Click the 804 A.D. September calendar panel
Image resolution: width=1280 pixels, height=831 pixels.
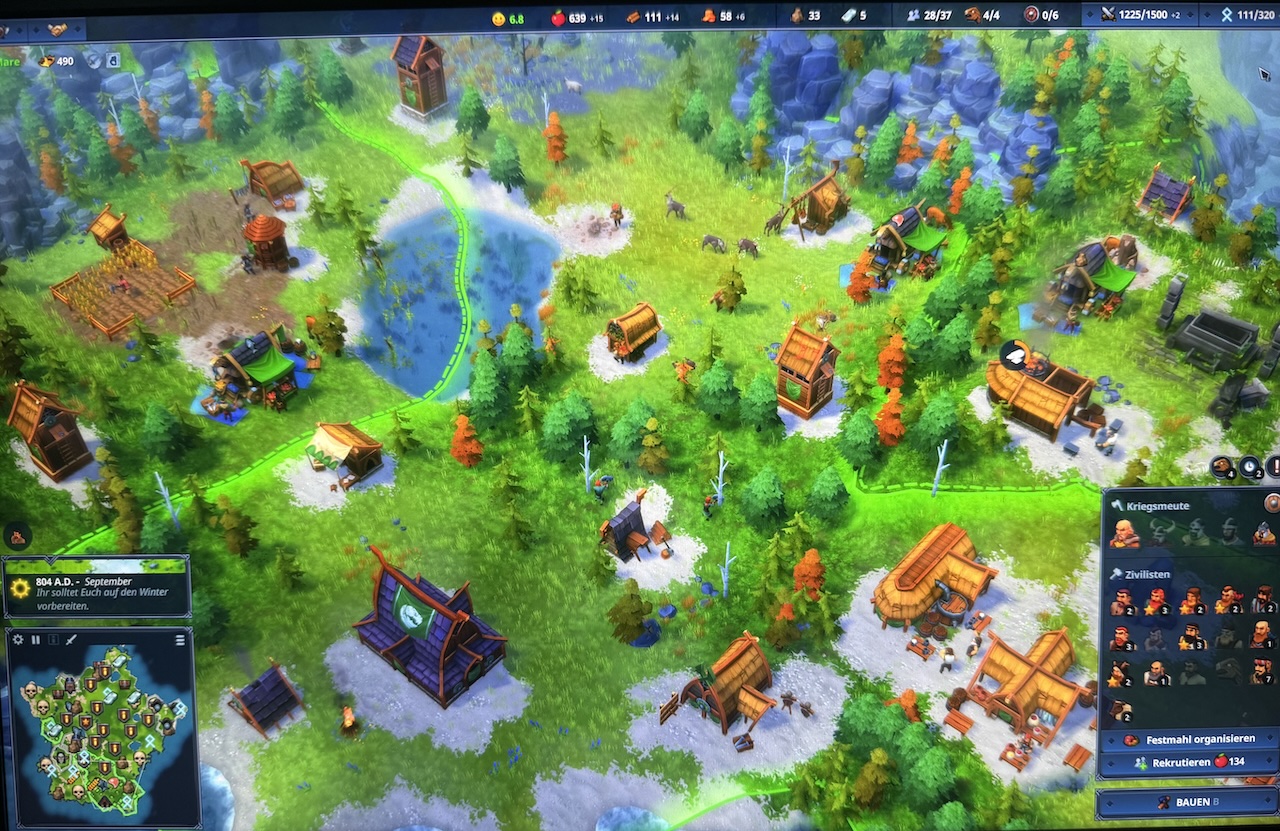coord(96,592)
